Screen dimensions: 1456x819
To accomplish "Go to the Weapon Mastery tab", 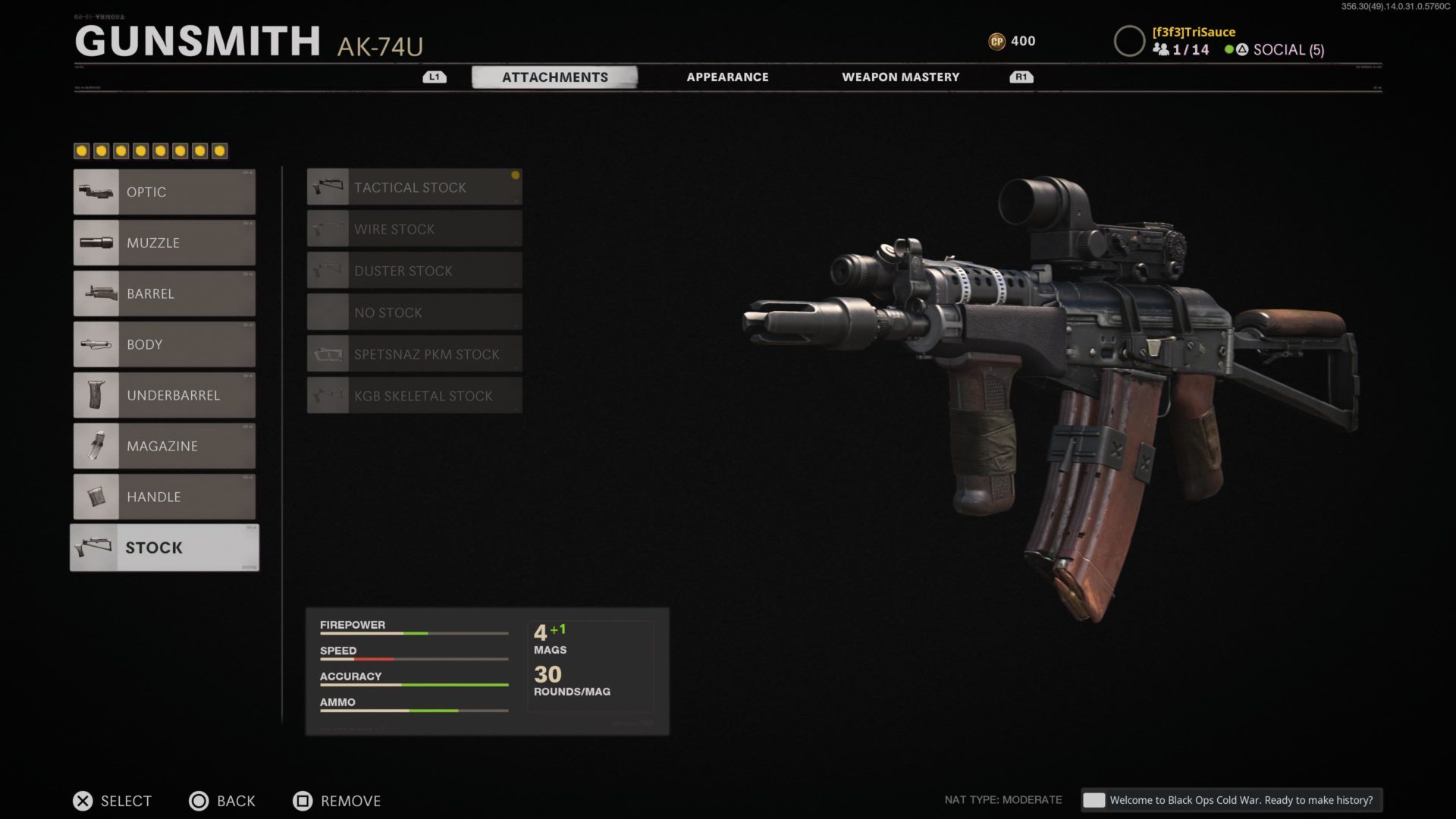I will [900, 77].
